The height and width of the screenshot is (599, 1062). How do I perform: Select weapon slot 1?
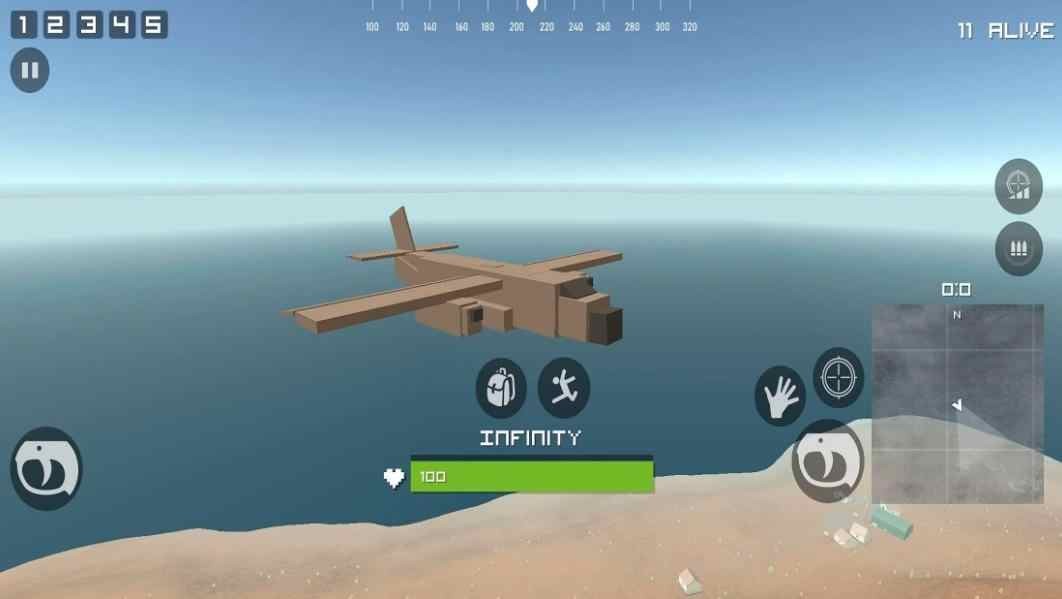tap(24, 25)
